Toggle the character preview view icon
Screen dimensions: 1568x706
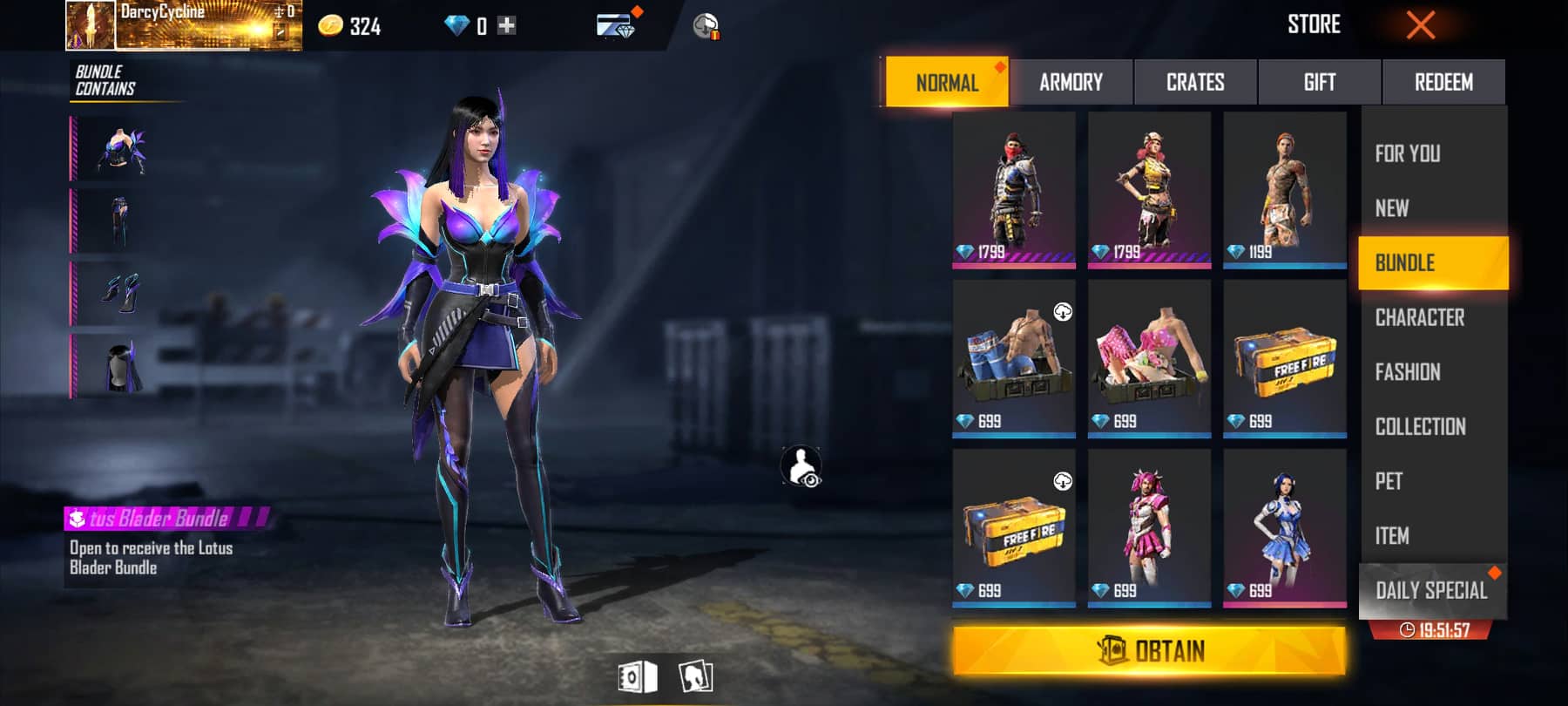[x=801, y=467]
